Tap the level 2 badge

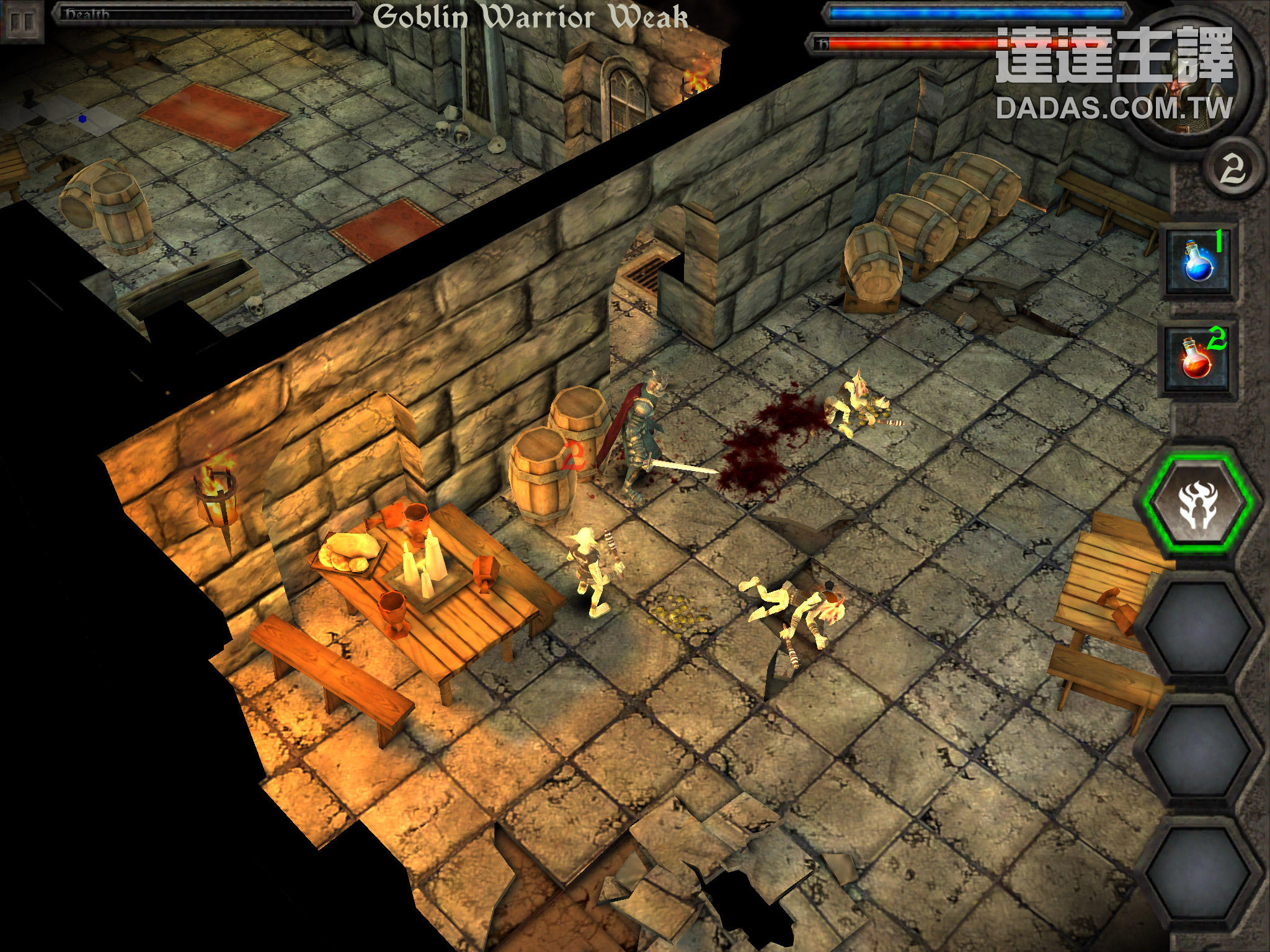pos(1232,169)
